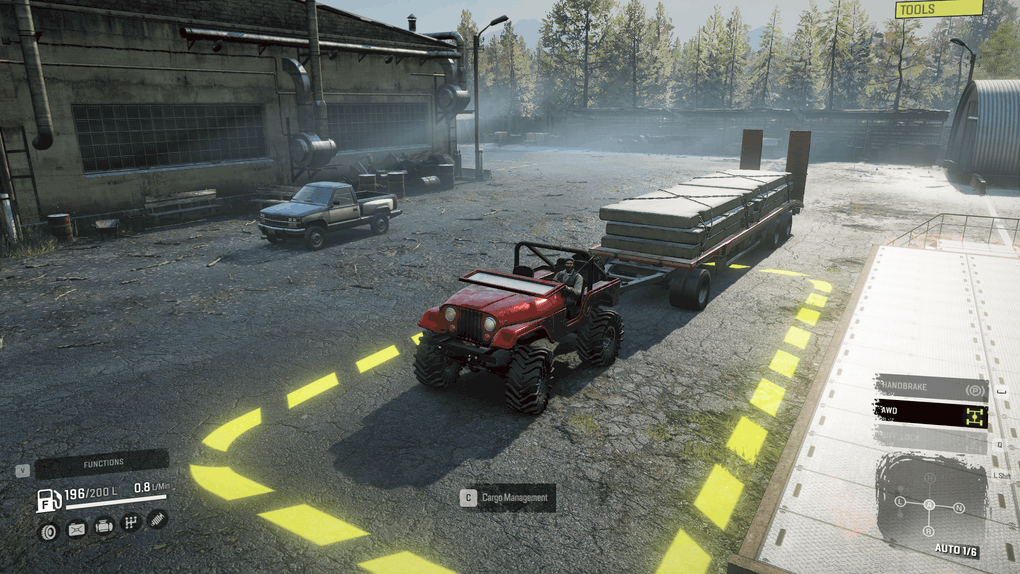Screen dimensions: 1020x574
Task: Select low gear L on the gearbox
Action: (900, 500)
